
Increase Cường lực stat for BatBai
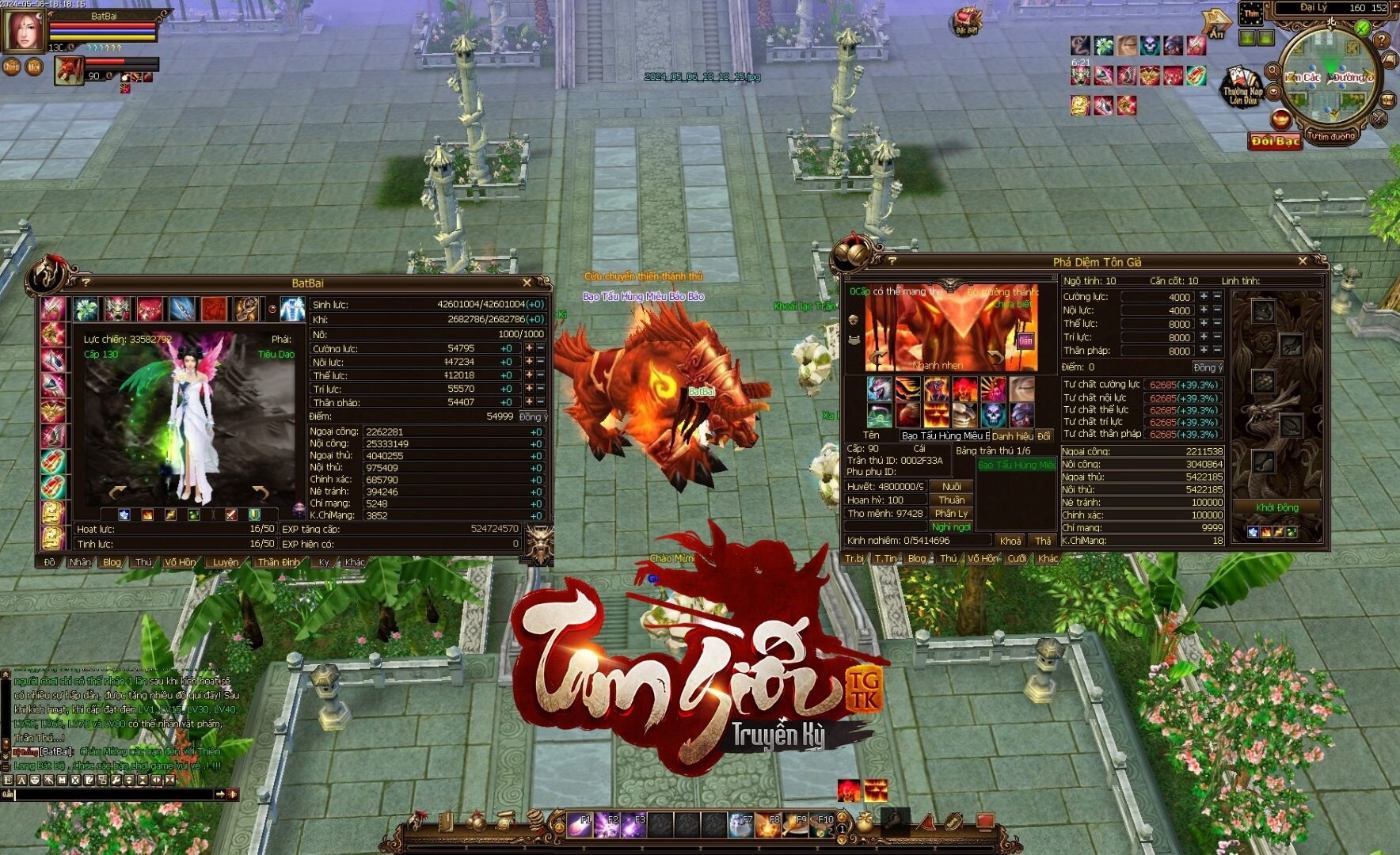(x=529, y=348)
